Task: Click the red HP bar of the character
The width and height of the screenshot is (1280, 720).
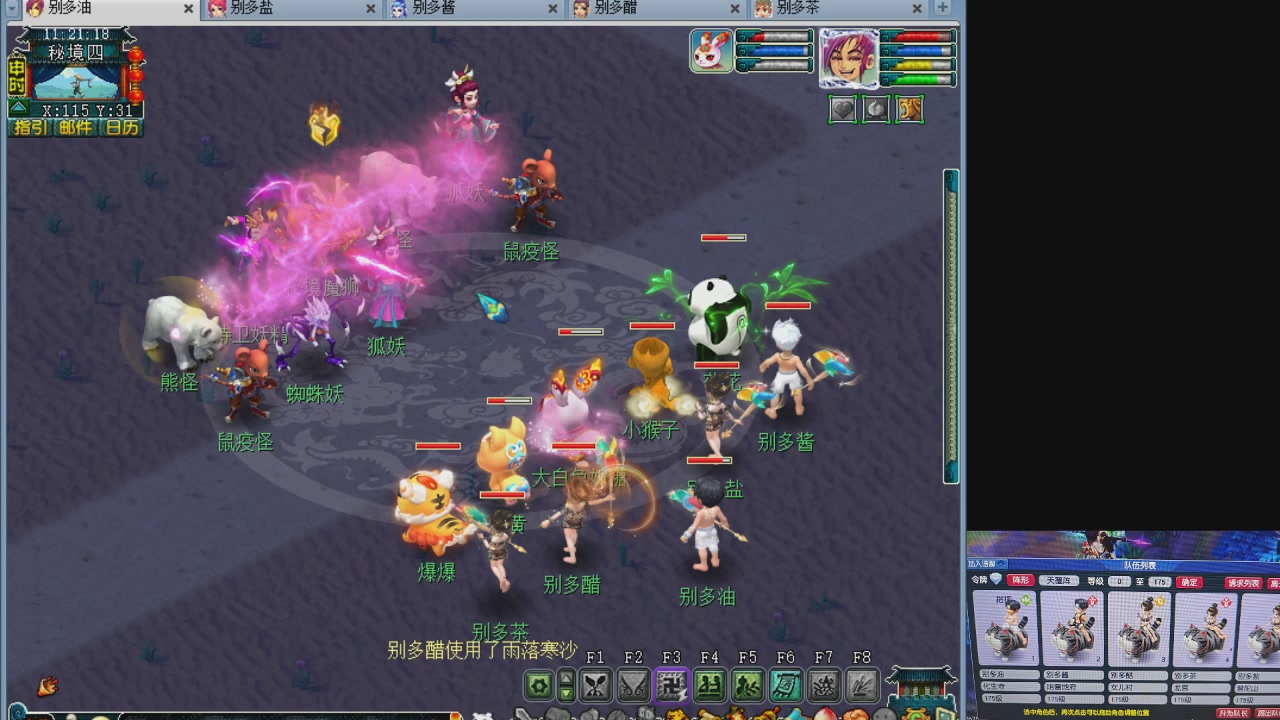Action: [x=917, y=38]
